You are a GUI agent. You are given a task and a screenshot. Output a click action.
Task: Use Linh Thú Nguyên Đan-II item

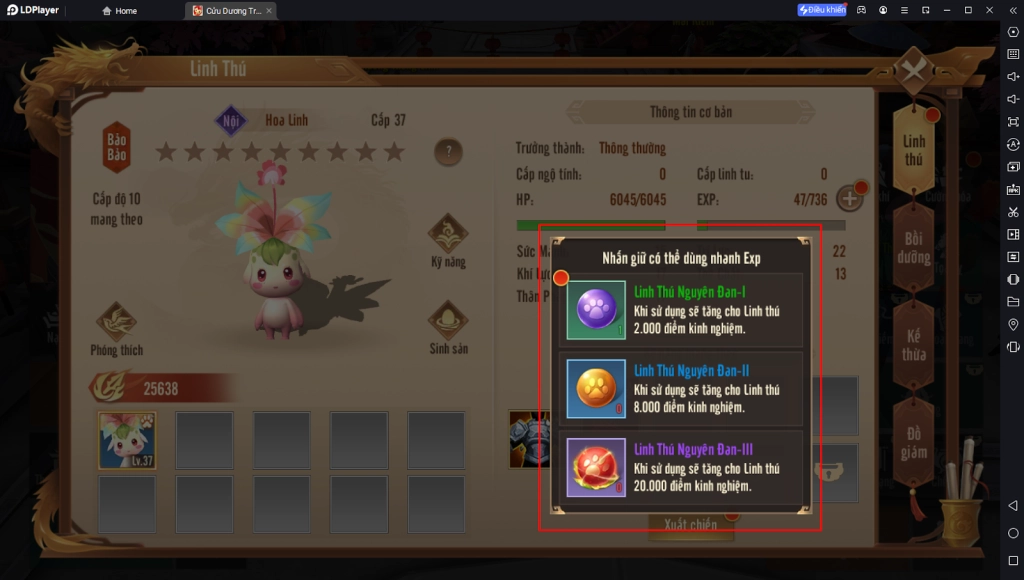(597, 389)
